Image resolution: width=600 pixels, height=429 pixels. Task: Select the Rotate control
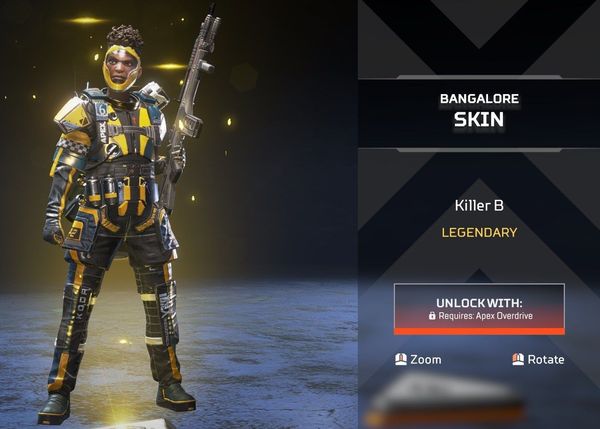tap(538, 359)
